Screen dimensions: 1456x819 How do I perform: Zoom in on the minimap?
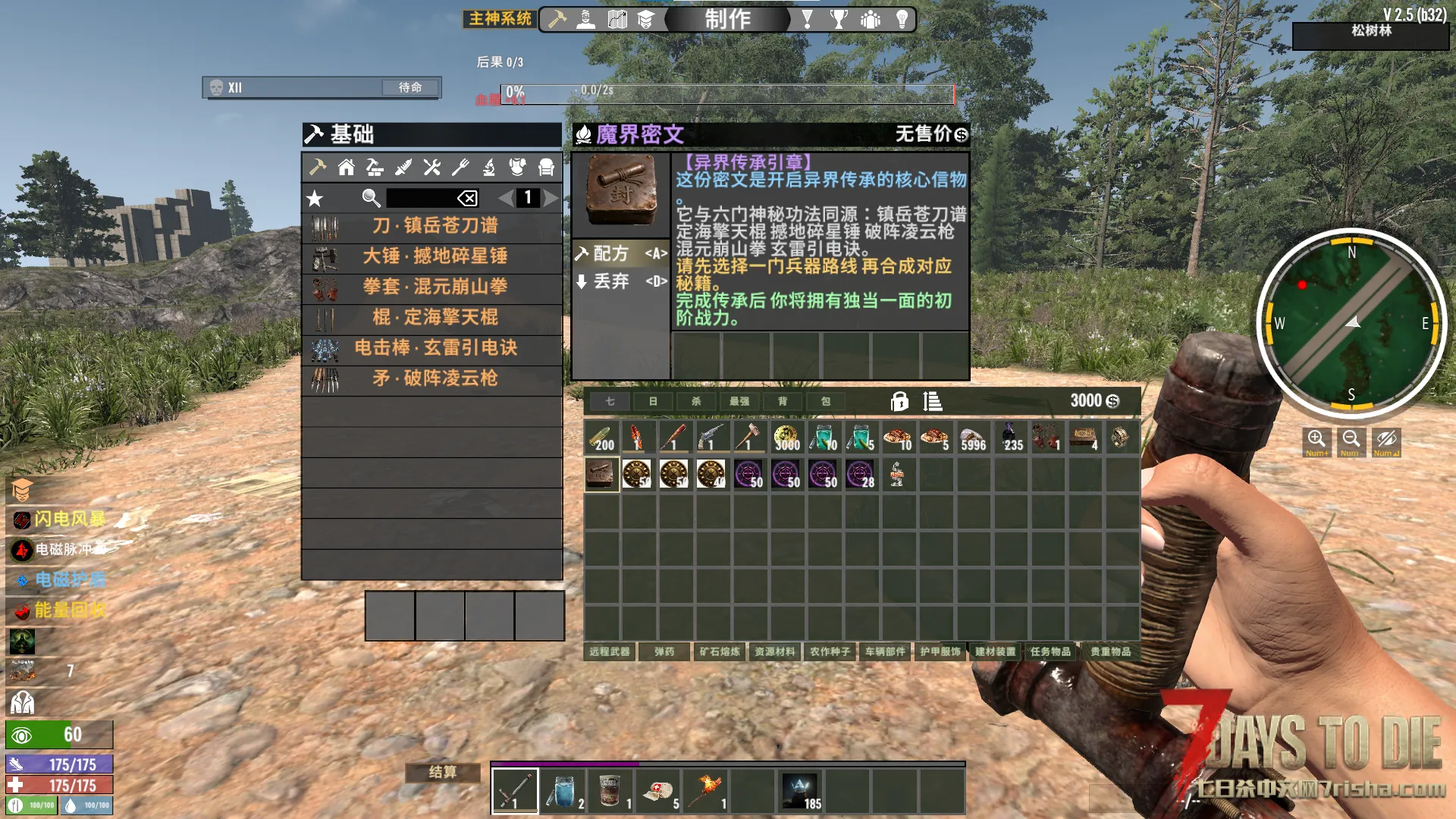[x=1316, y=441]
